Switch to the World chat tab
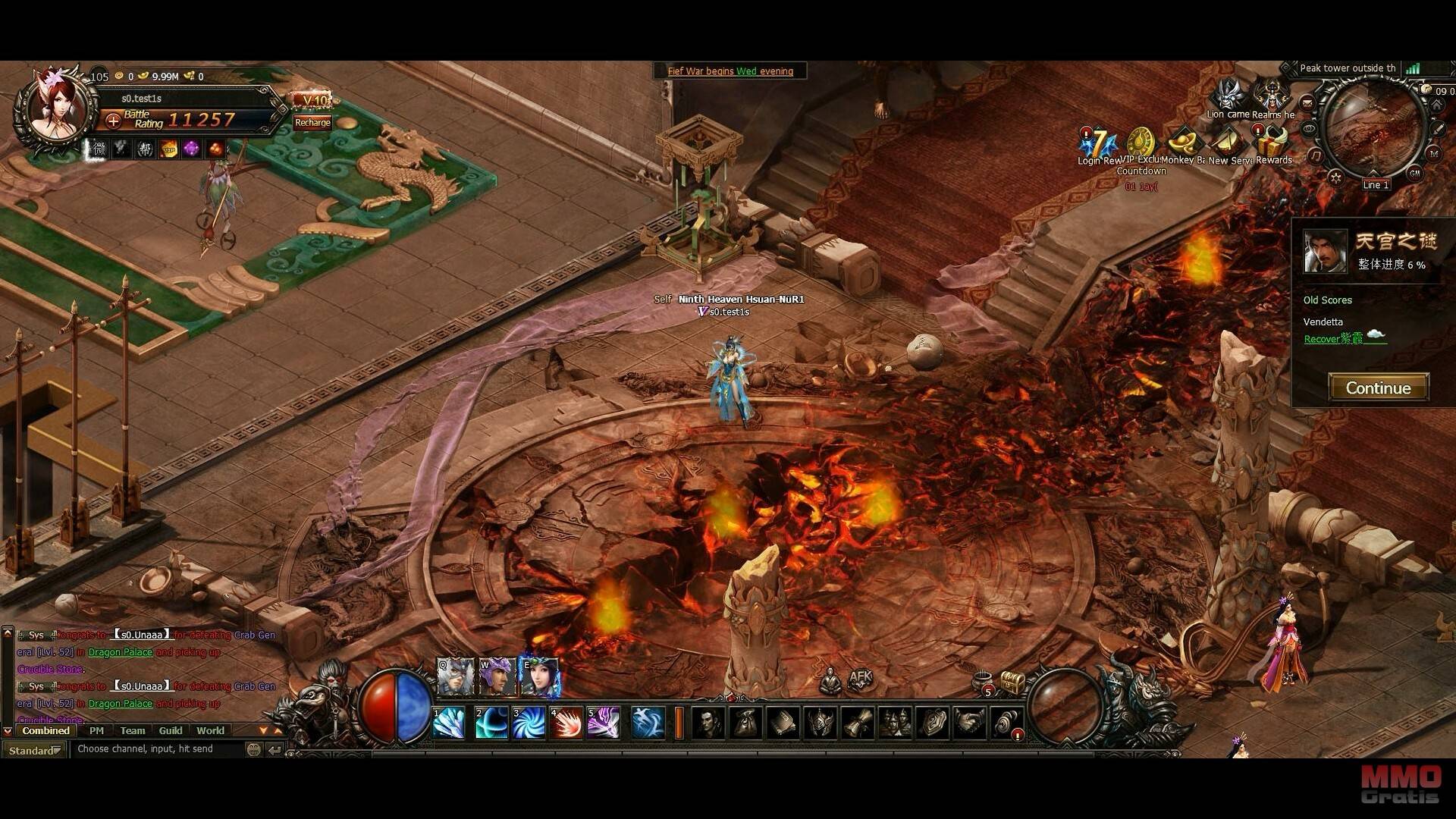 [210, 731]
